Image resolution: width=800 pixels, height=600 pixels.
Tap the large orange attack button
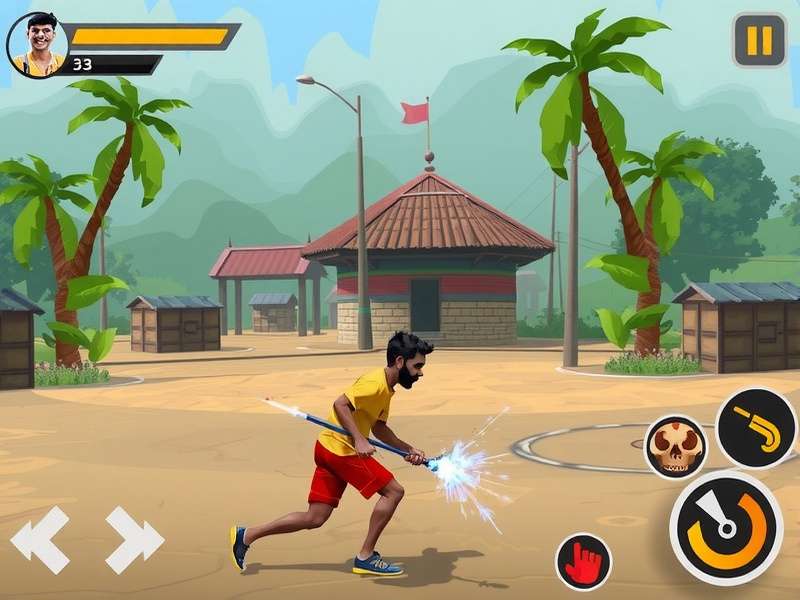click(726, 527)
